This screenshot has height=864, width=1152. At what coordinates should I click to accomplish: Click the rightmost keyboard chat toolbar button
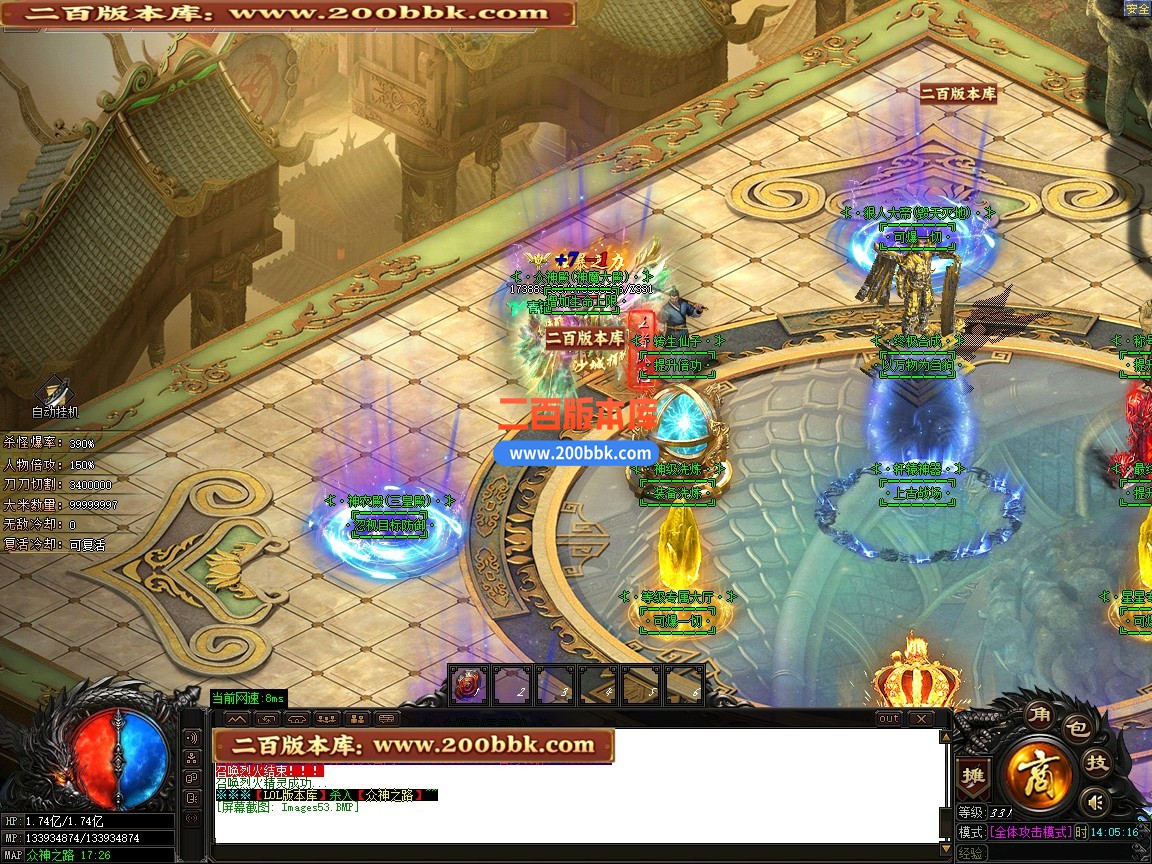(x=386, y=719)
